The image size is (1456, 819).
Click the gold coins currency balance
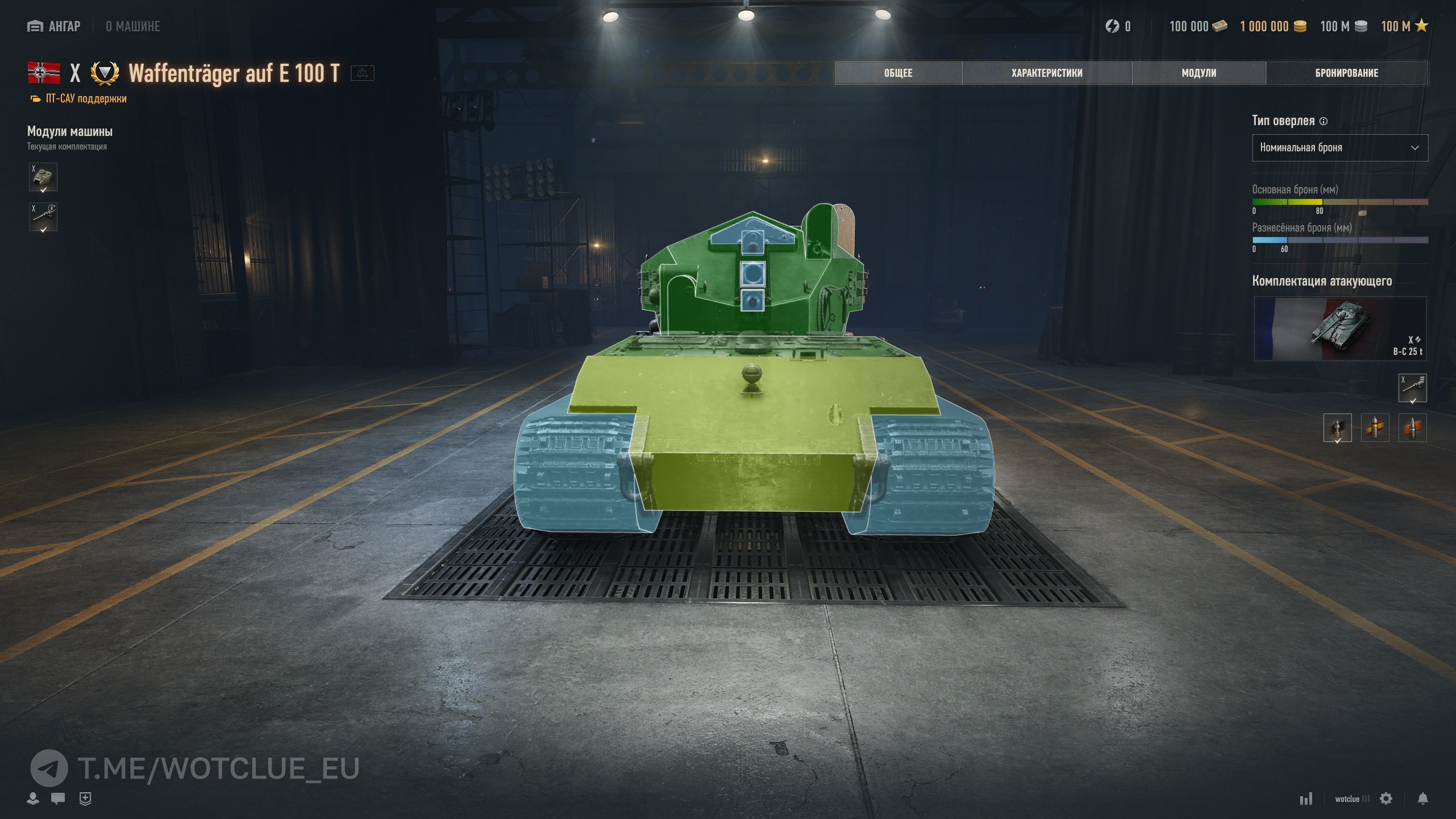(x=1272, y=26)
